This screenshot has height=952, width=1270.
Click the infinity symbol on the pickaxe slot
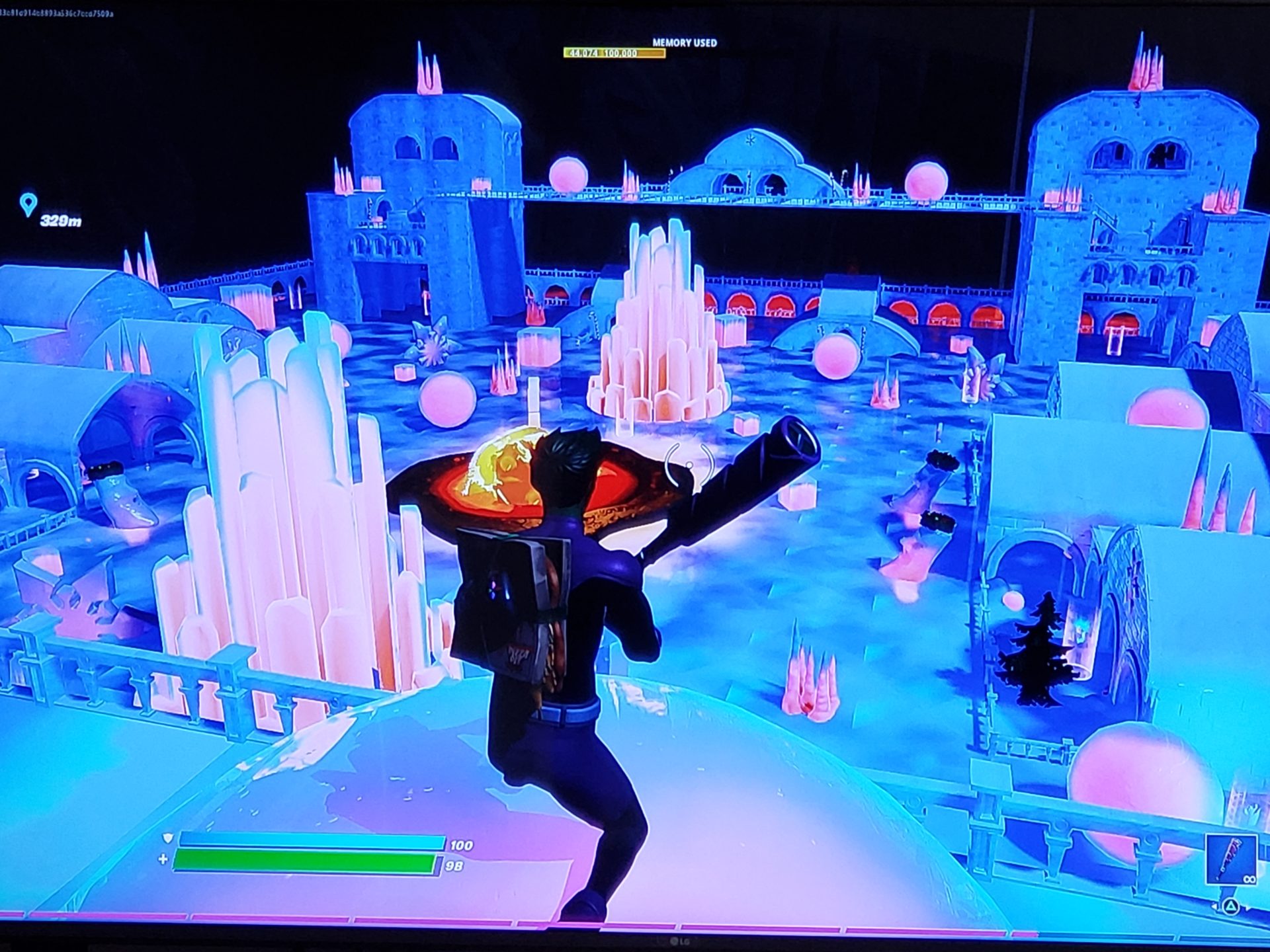1249,879
